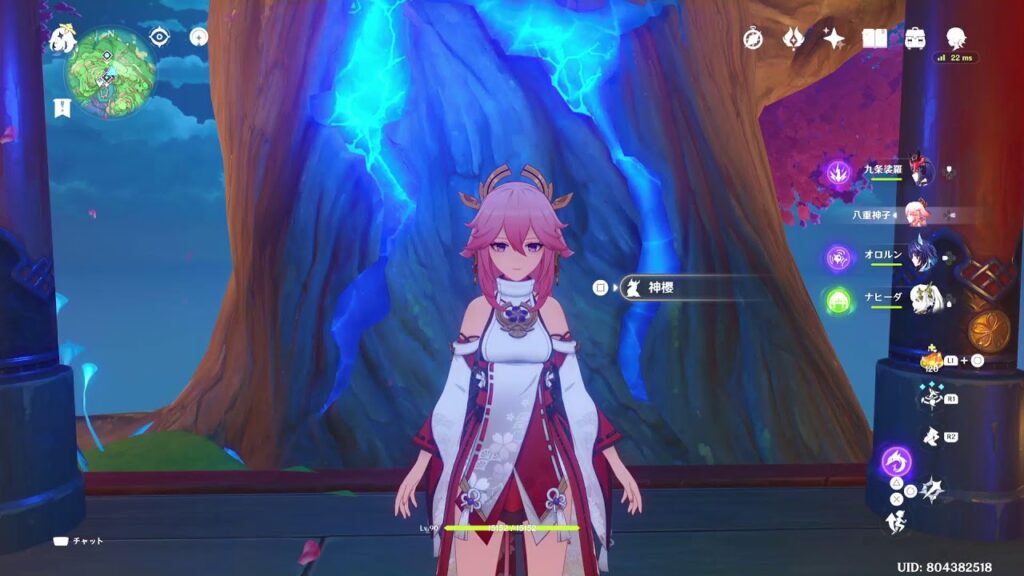The image size is (1024, 576).
Task: Activate the purple elemental burst icon
Action: (x=897, y=463)
